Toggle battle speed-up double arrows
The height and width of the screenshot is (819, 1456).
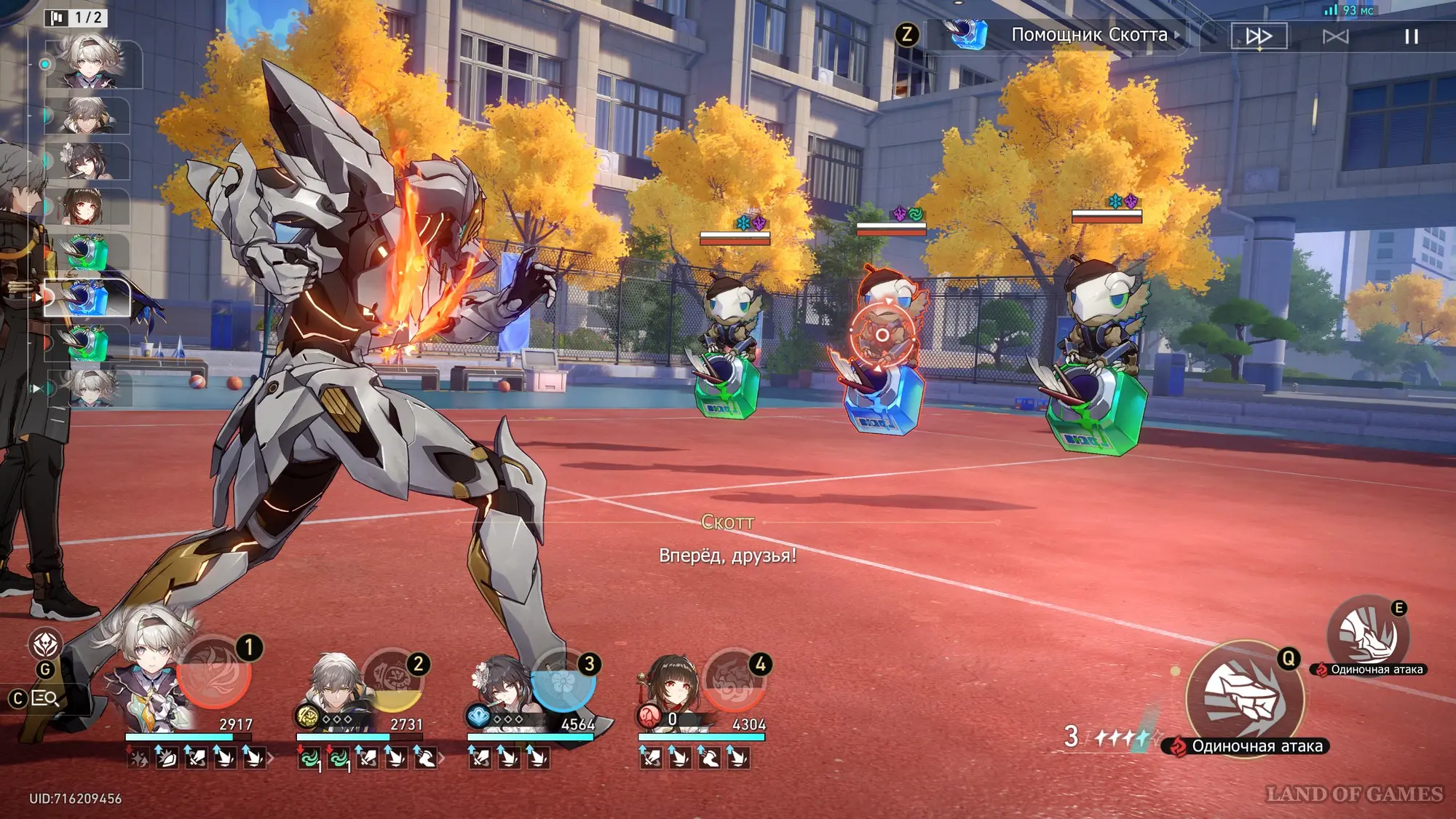[1259, 36]
